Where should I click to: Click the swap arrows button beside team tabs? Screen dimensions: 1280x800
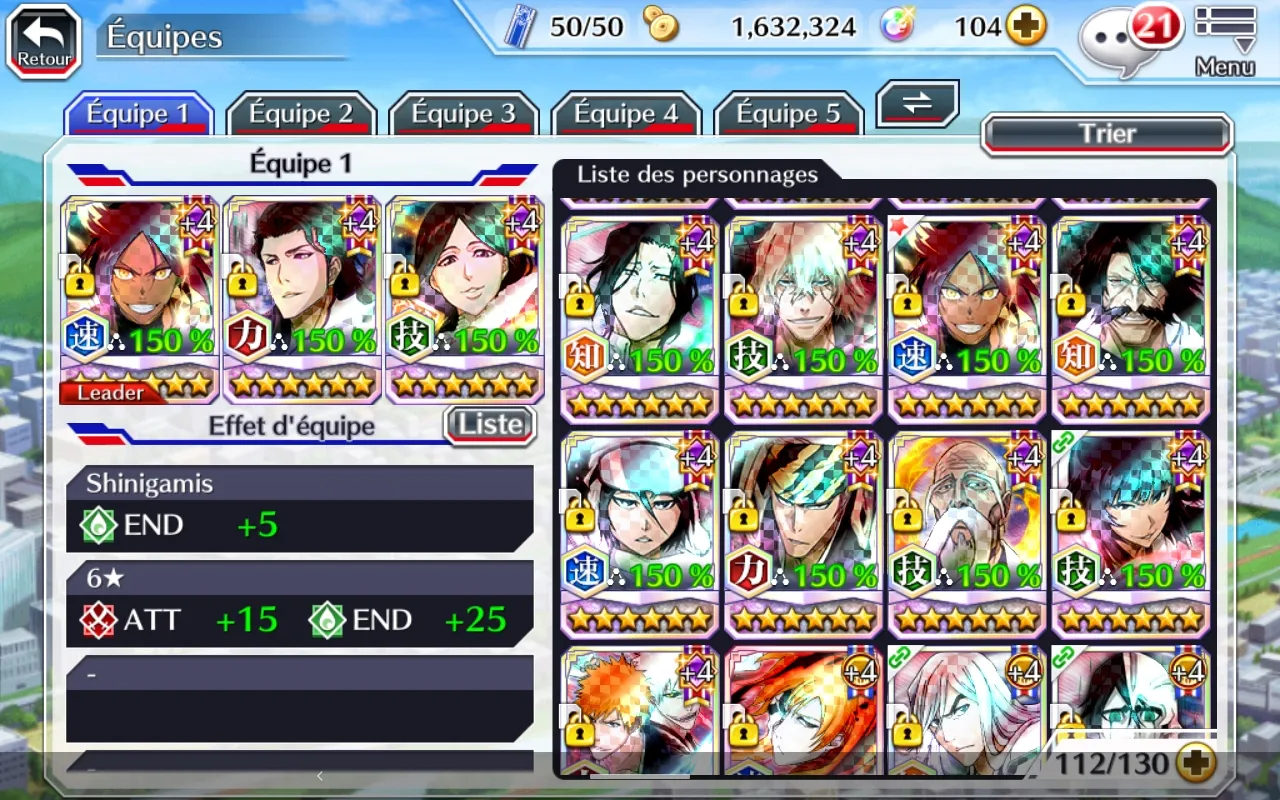[917, 104]
